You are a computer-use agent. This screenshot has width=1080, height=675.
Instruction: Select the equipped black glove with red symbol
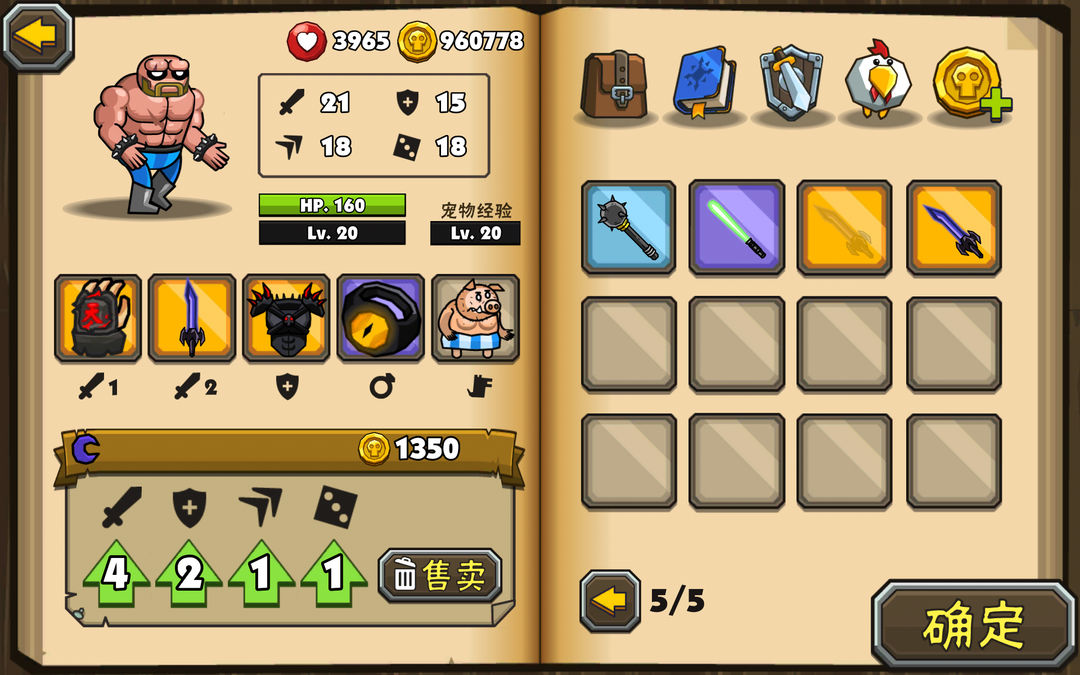point(98,318)
